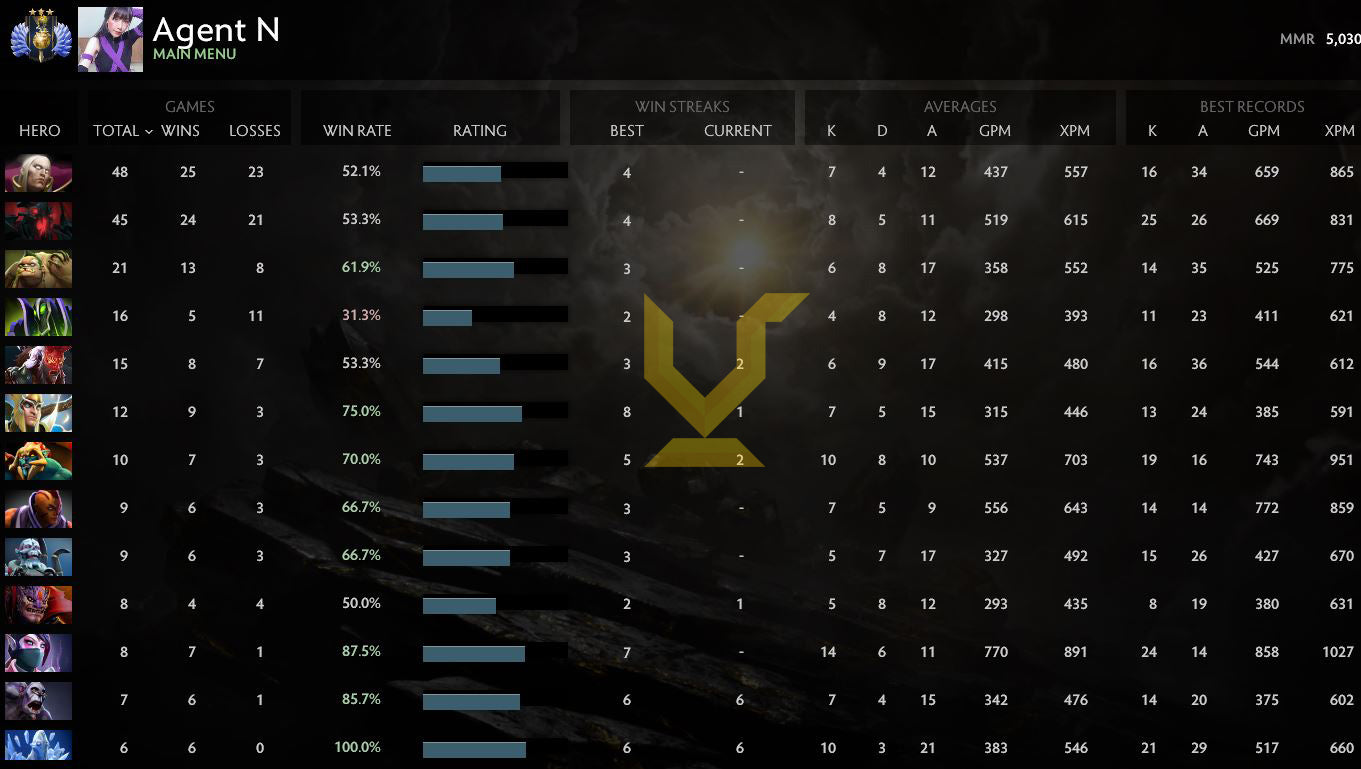
Task: Select the hero portrait with 100% win rate
Action: click(38, 746)
